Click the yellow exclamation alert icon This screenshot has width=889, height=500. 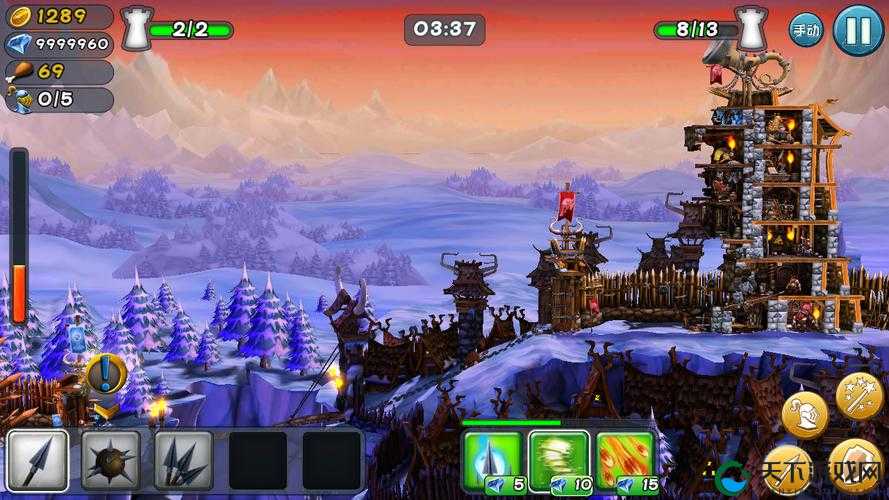click(x=105, y=375)
